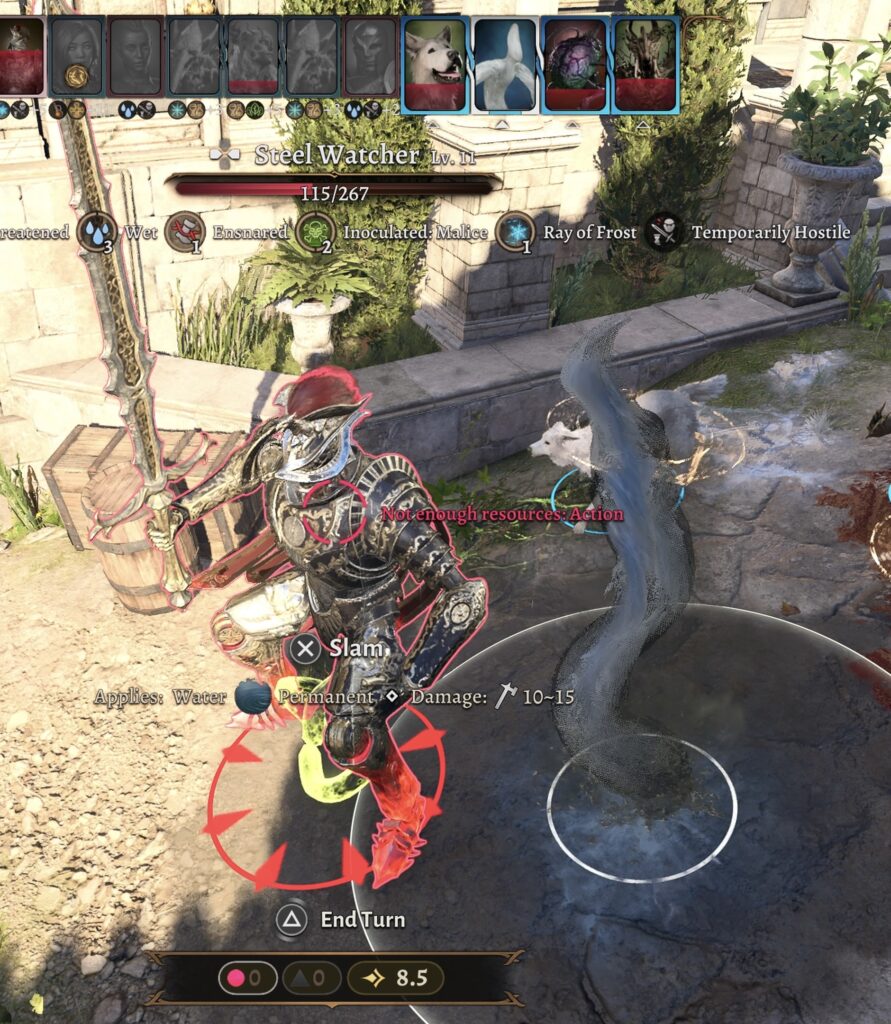Screen dimensions: 891x1024
Task: Inspect the Wet status icon
Action: [97, 232]
